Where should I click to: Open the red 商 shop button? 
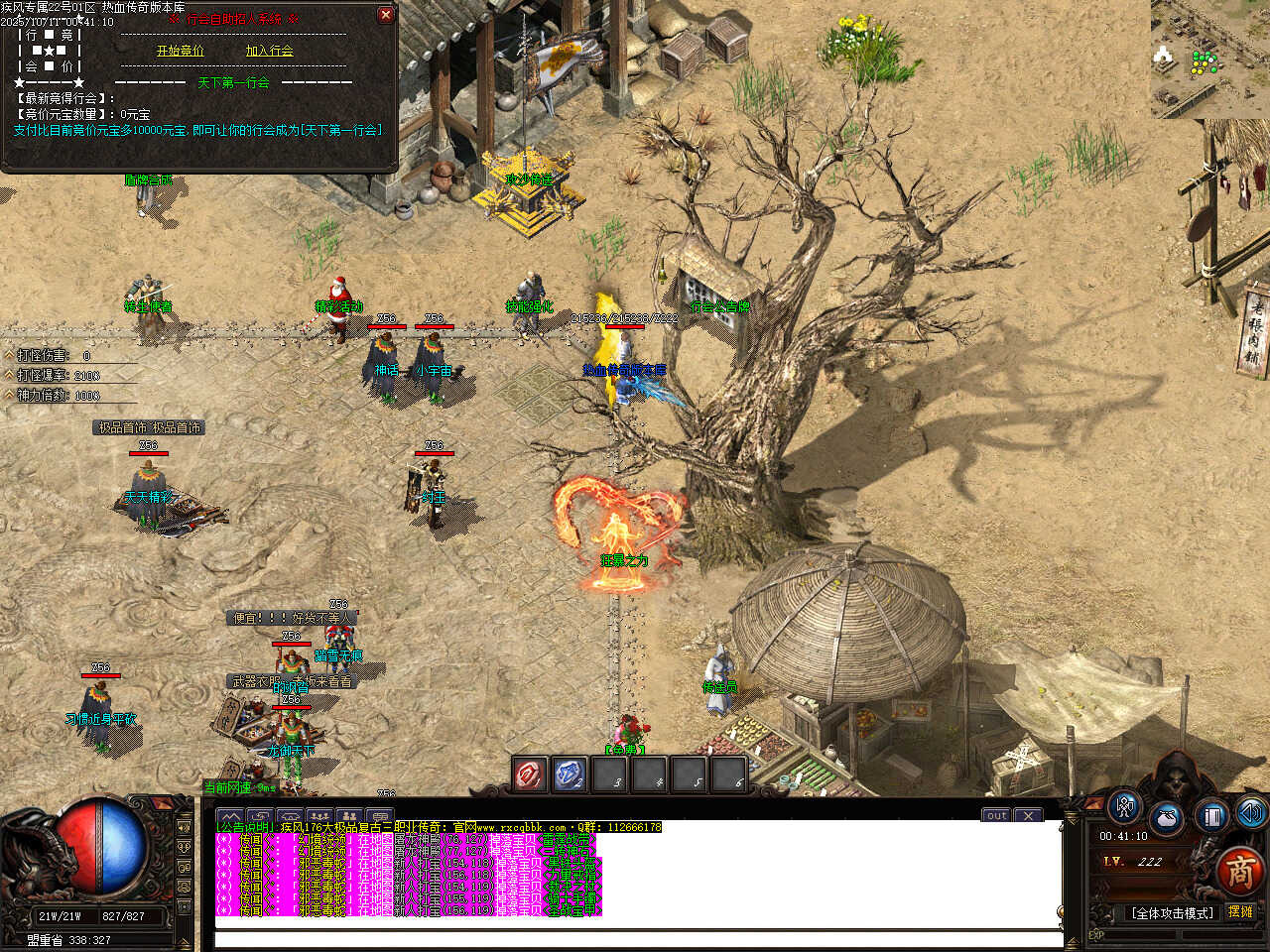coord(1239,872)
